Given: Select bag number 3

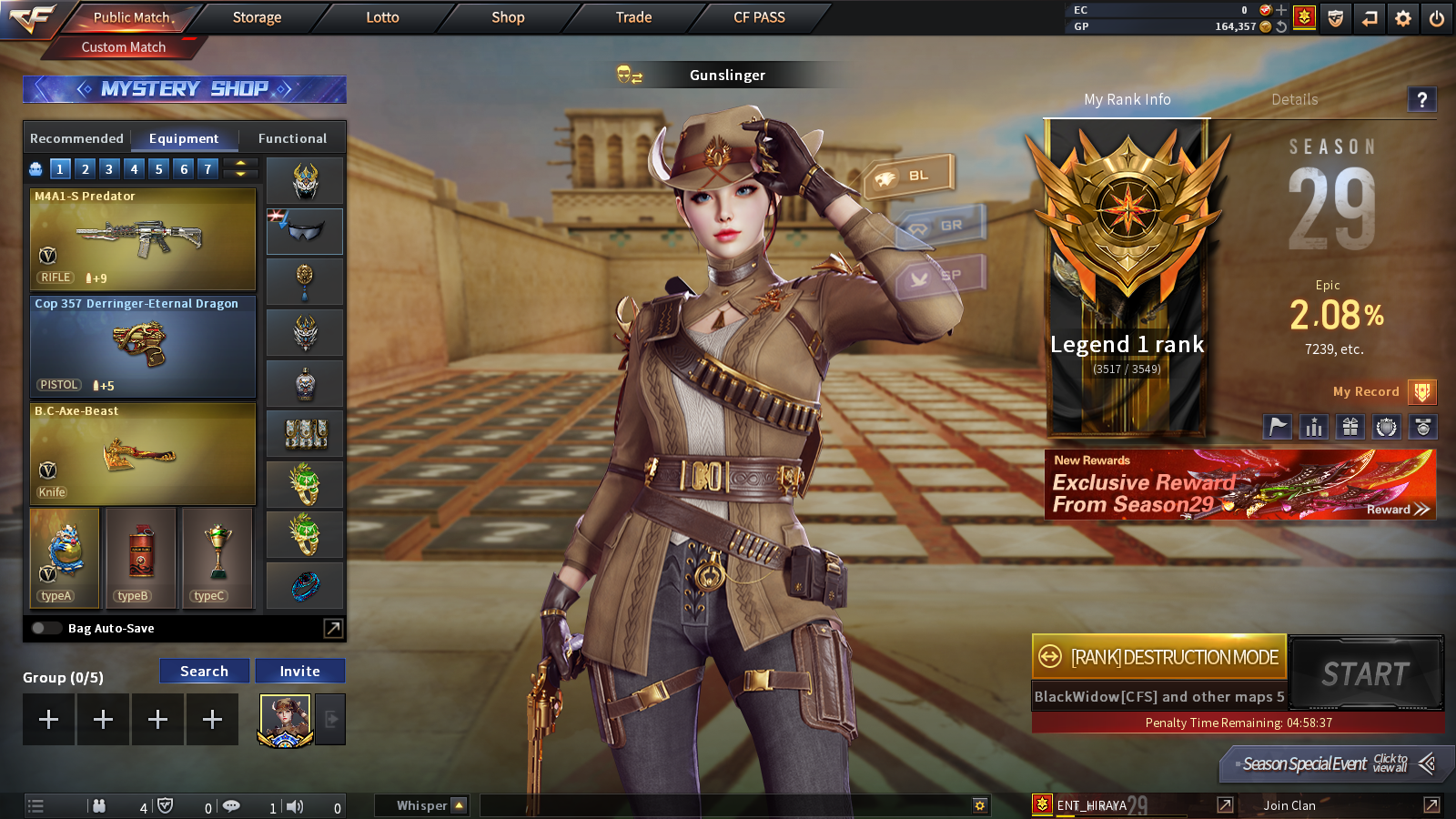Looking at the screenshot, I should (x=109, y=169).
